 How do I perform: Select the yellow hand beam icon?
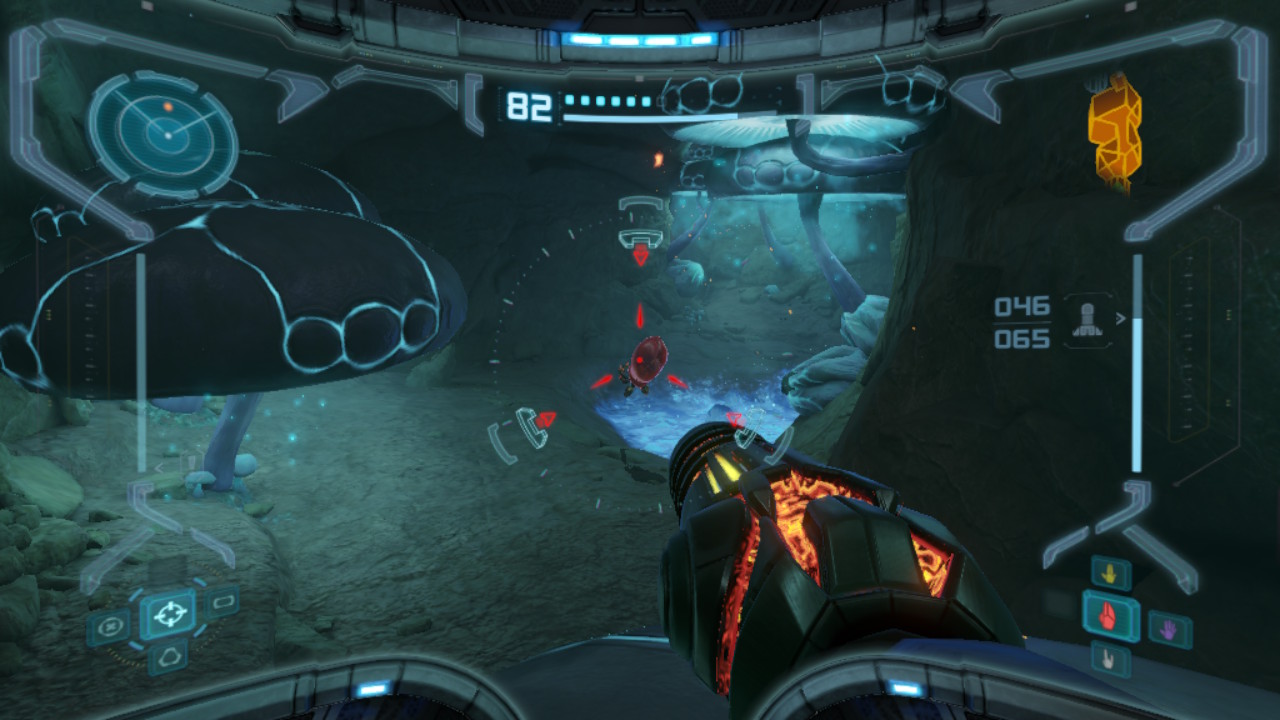coord(1111,574)
